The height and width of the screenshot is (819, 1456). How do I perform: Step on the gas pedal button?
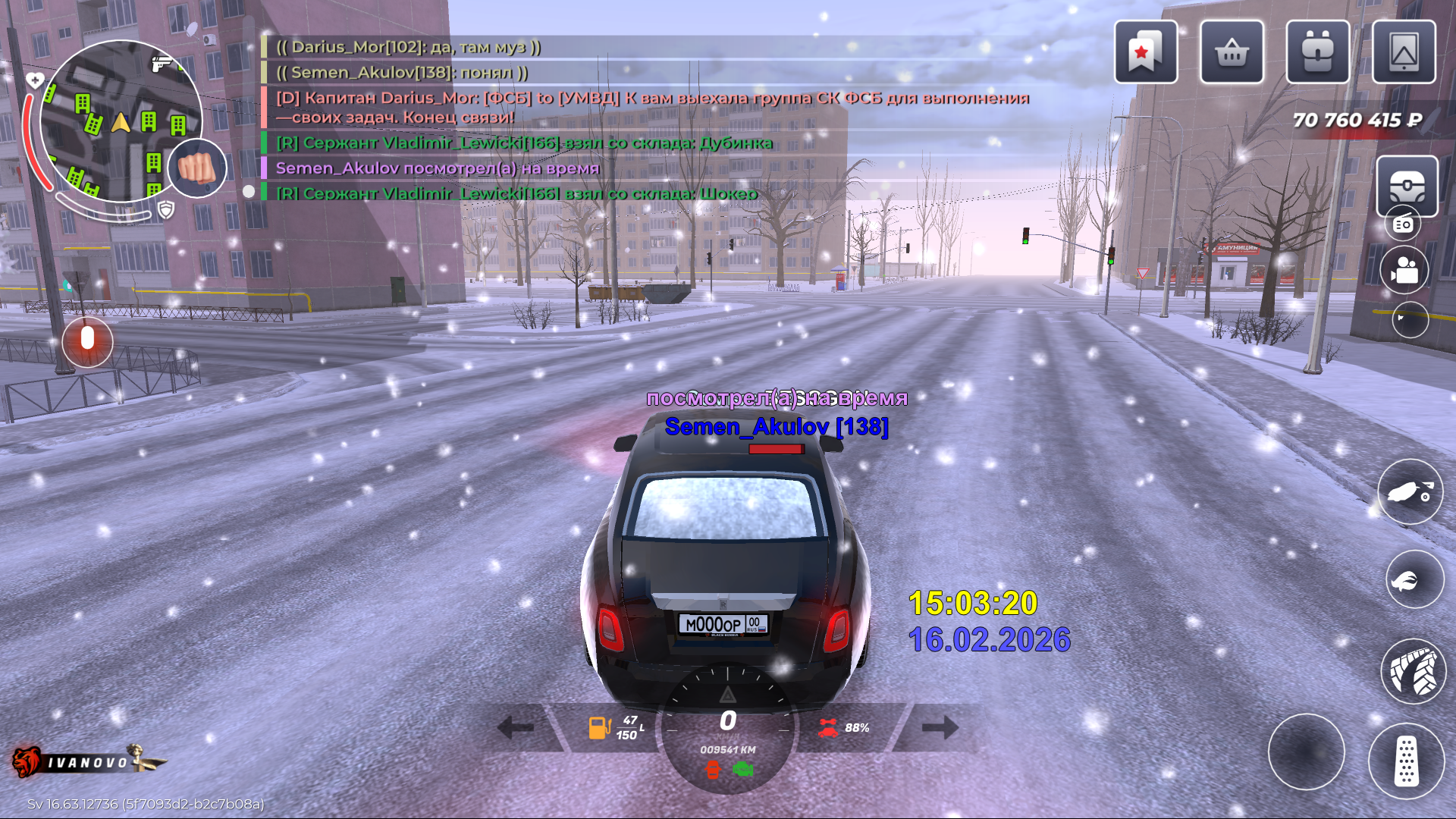coord(1406,761)
